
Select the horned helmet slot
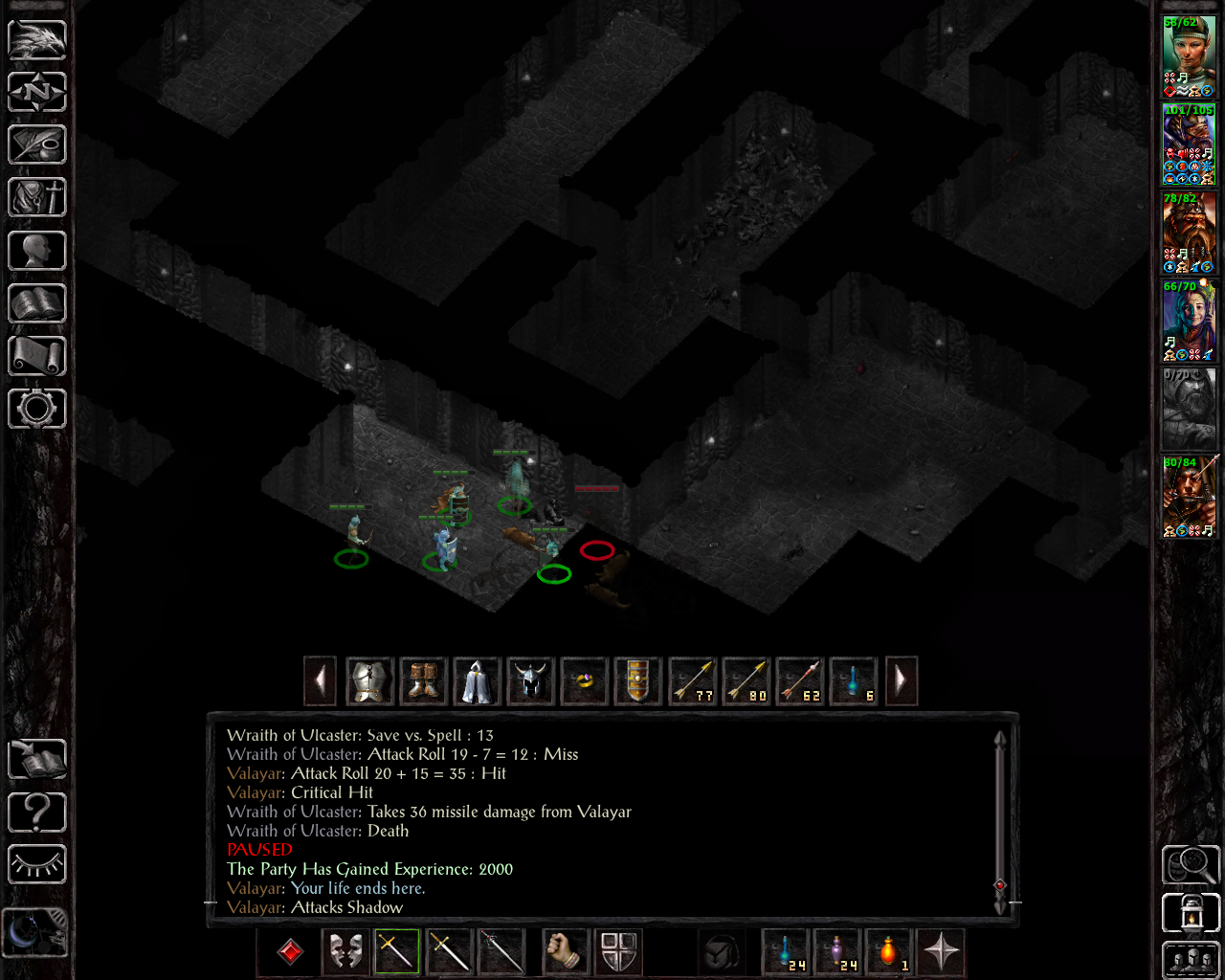click(530, 681)
